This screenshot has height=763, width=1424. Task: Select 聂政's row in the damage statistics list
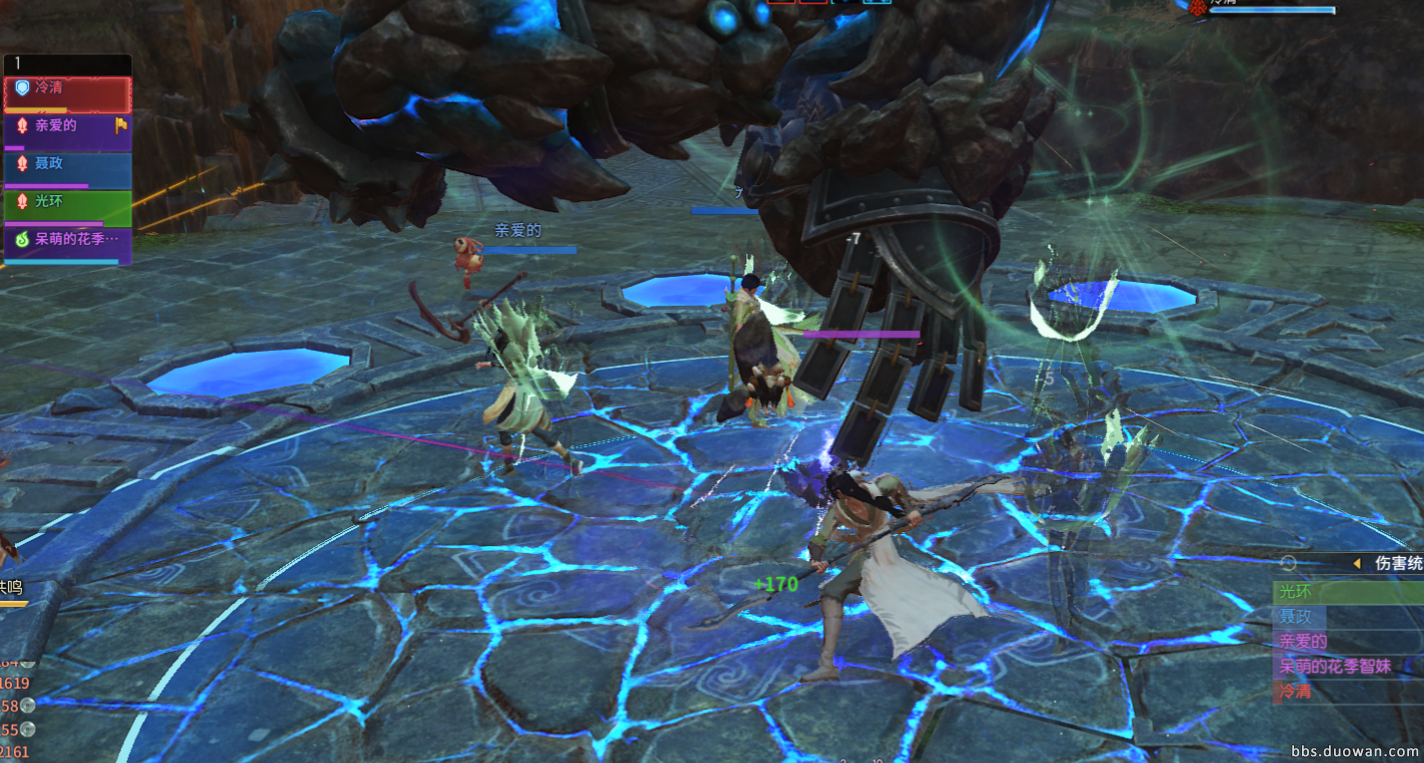point(1347,617)
